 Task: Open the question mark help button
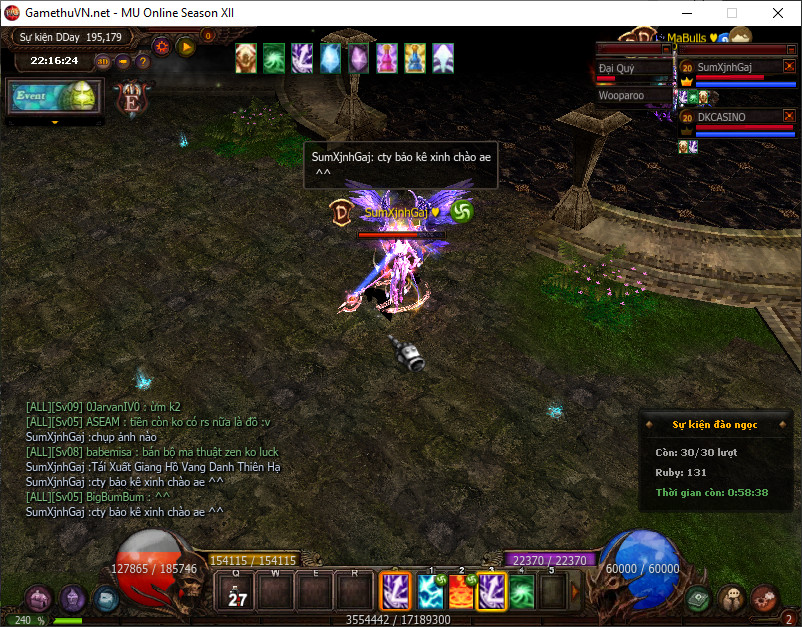143,61
